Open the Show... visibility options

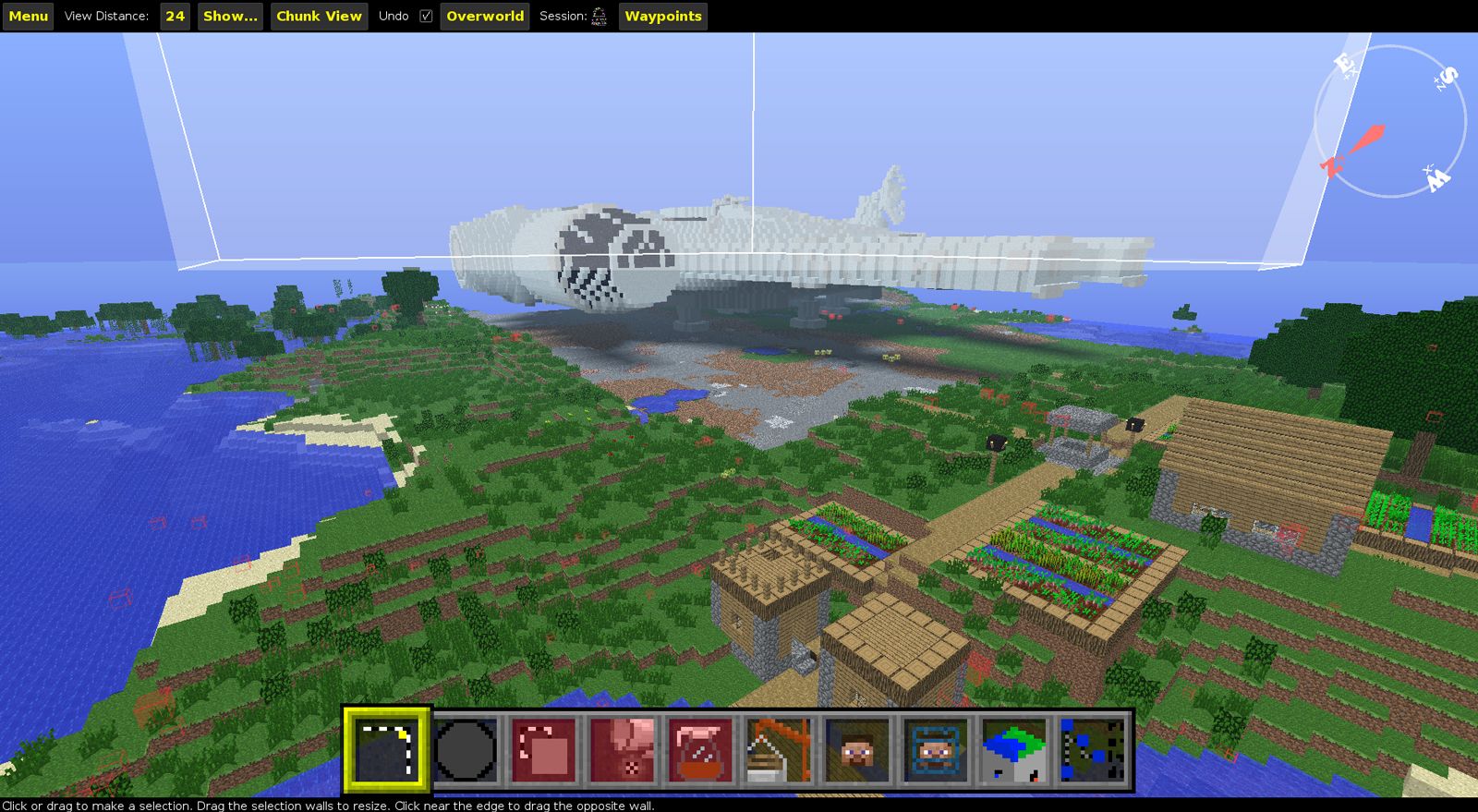229,16
